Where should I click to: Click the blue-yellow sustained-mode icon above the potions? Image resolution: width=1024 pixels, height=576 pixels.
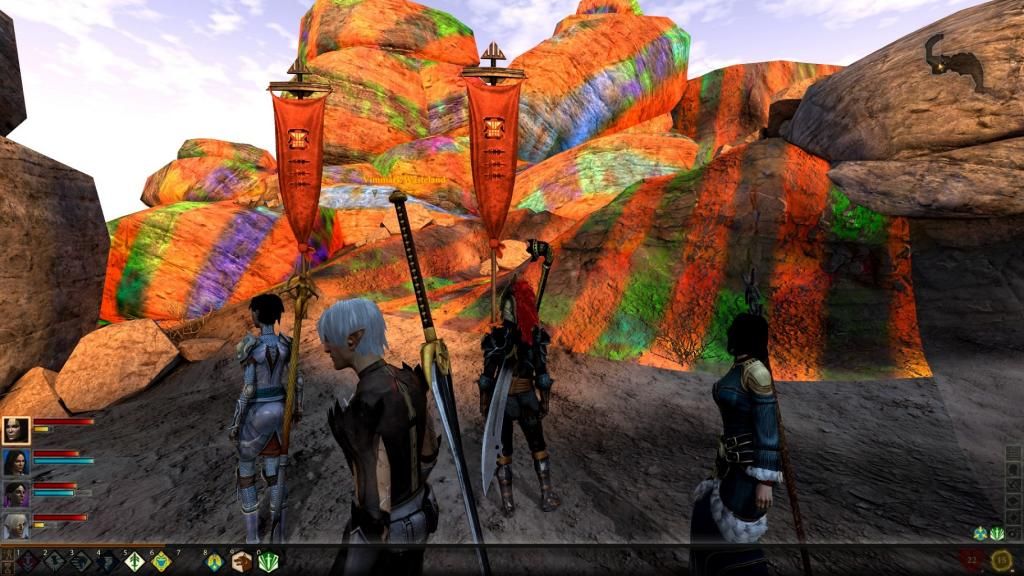coord(981,534)
